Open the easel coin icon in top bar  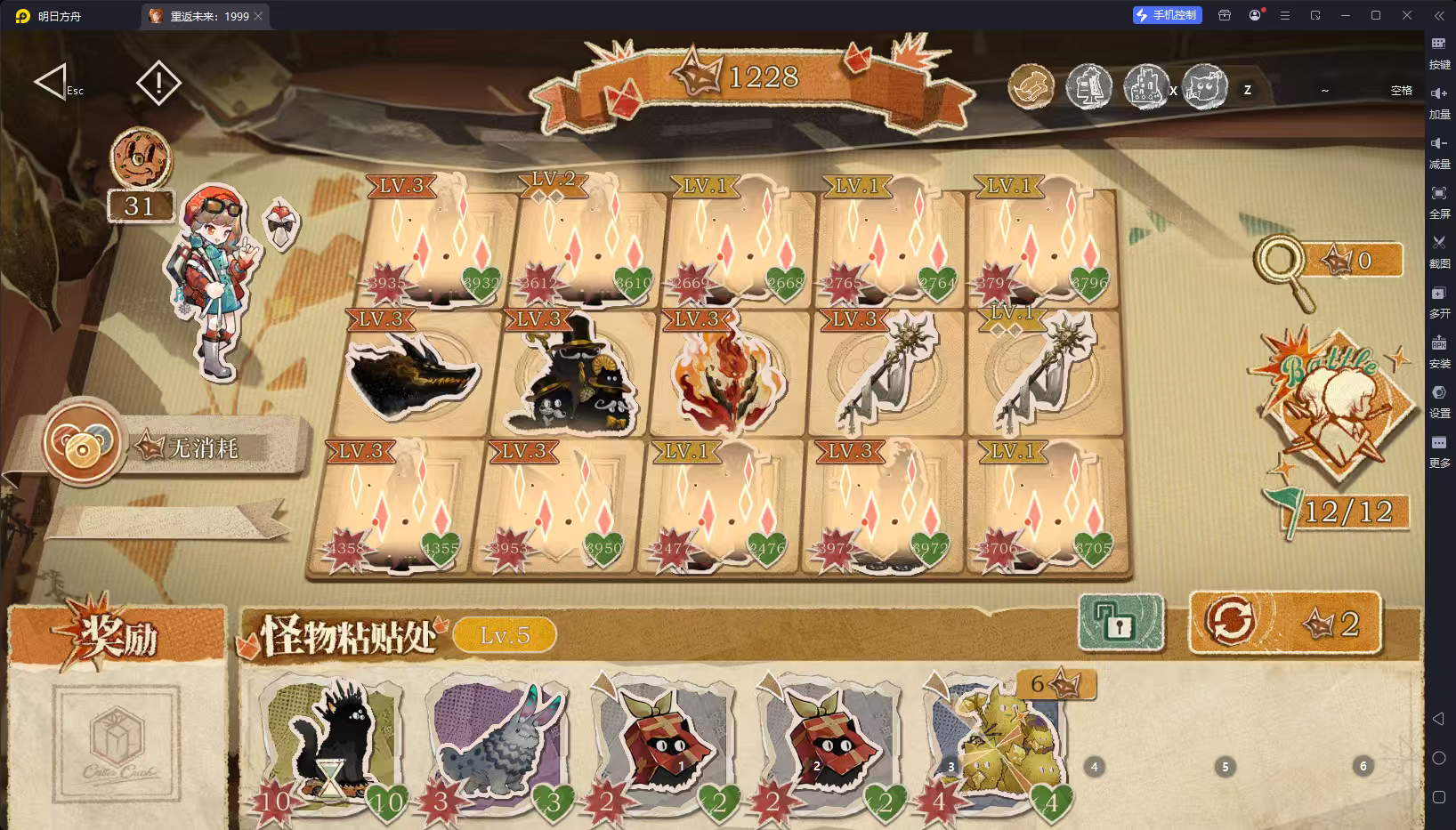tap(1089, 87)
